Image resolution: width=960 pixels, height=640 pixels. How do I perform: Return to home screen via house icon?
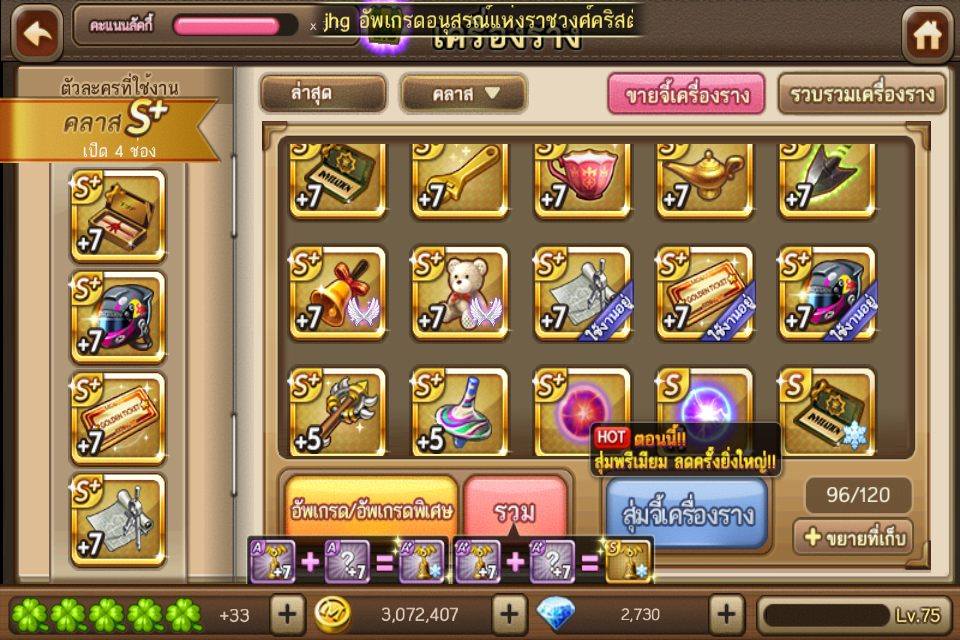pos(927,36)
